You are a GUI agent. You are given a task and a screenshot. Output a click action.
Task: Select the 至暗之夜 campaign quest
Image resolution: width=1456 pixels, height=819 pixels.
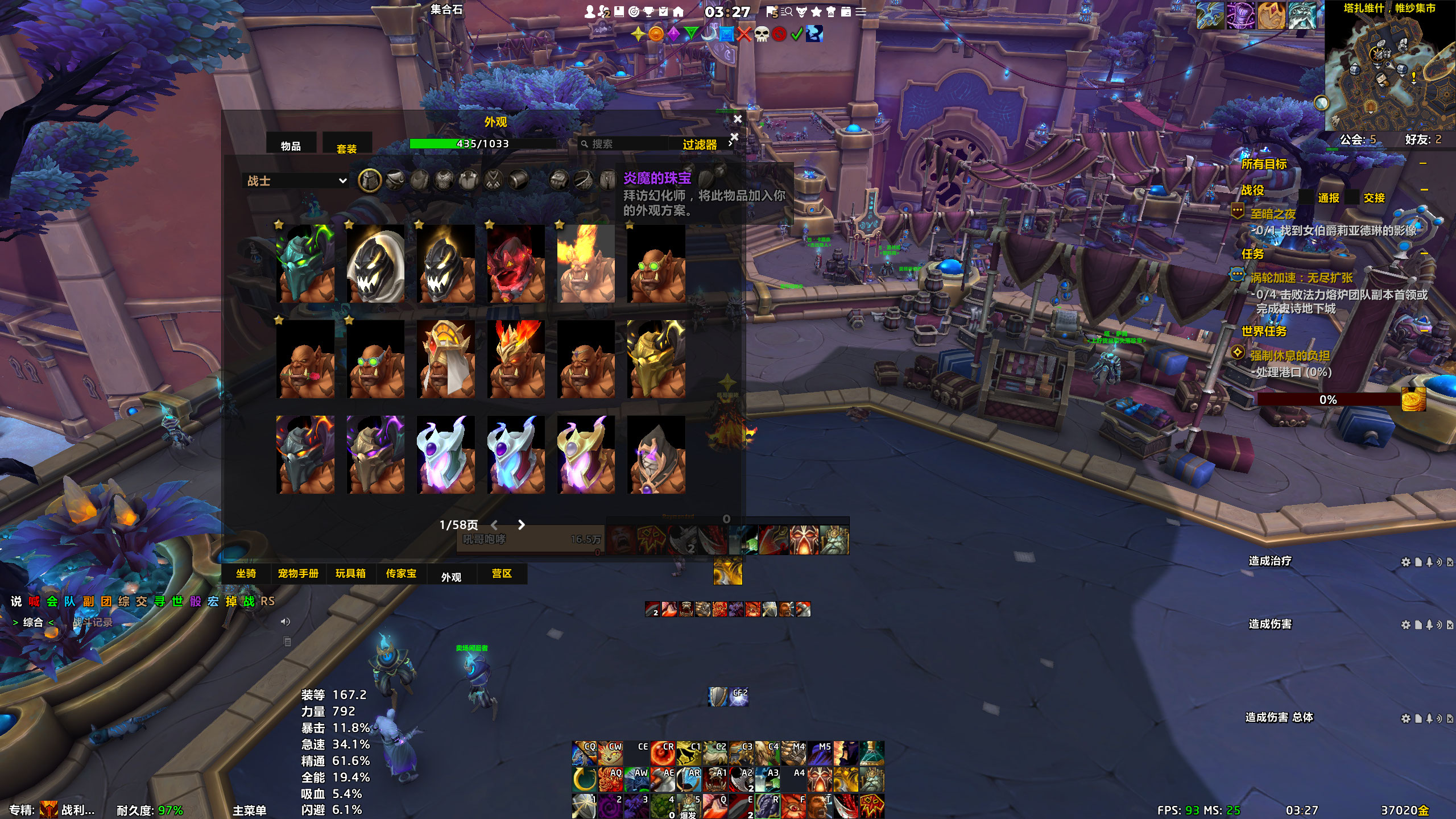tap(1273, 214)
